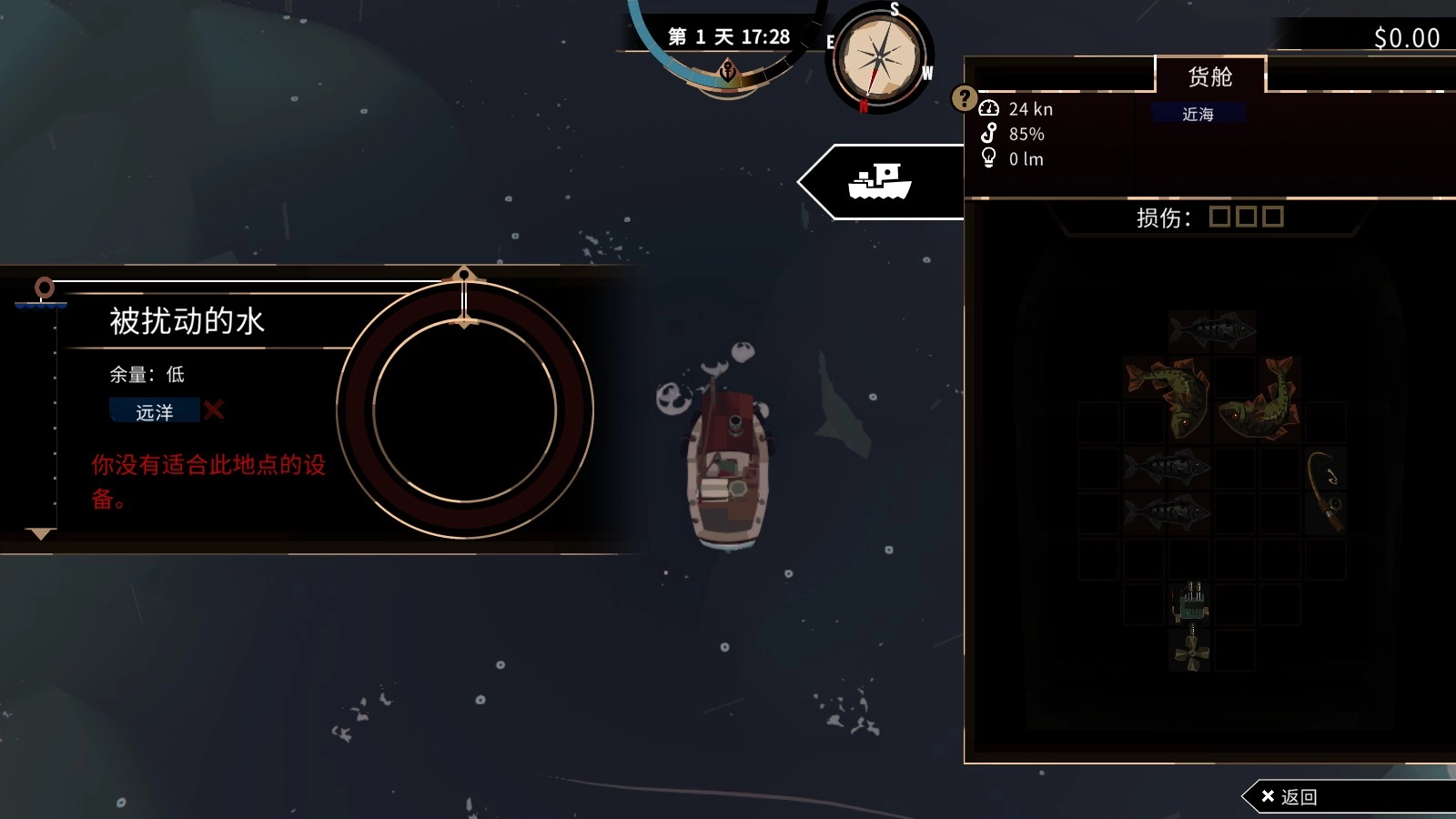Click the 远洋 tag in the fishing panel

(x=155, y=412)
